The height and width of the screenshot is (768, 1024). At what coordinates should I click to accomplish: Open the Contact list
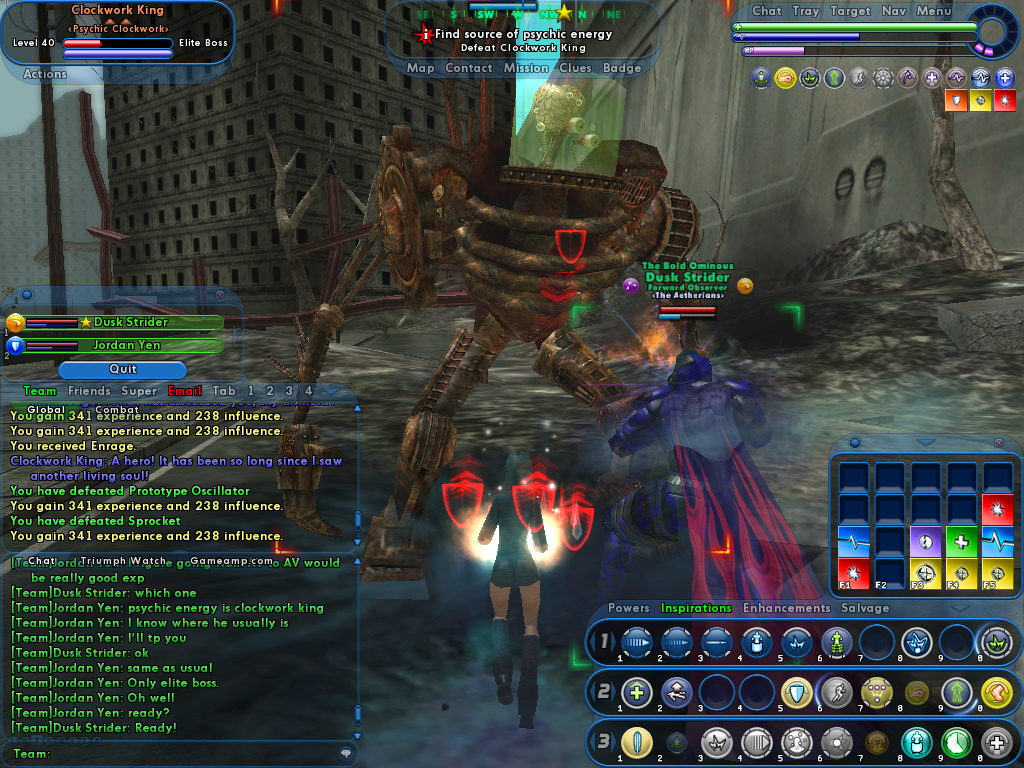468,68
